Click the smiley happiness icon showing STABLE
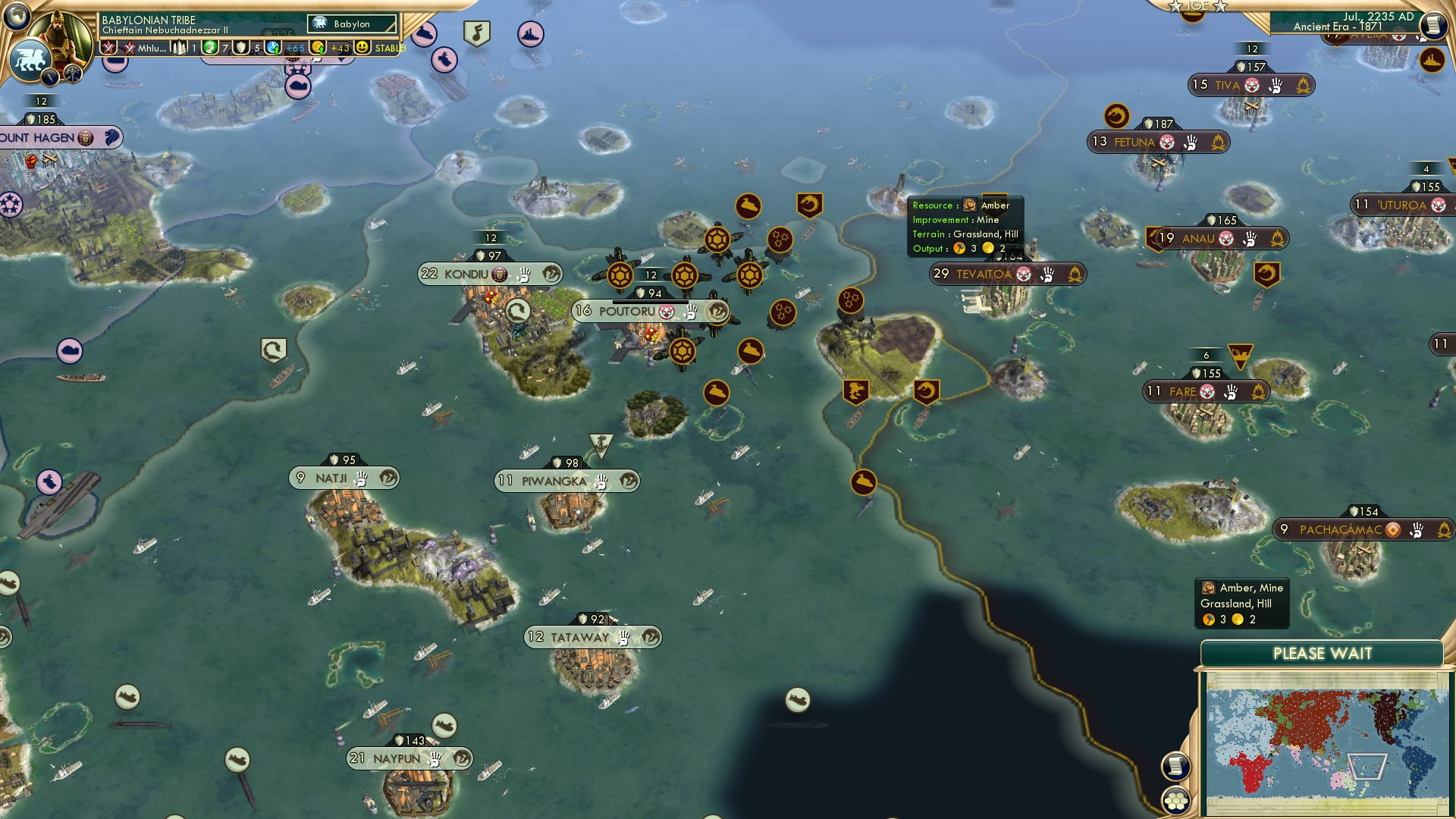Image resolution: width=1456 pixels, height=819 pixels. (x=362, y=48)
